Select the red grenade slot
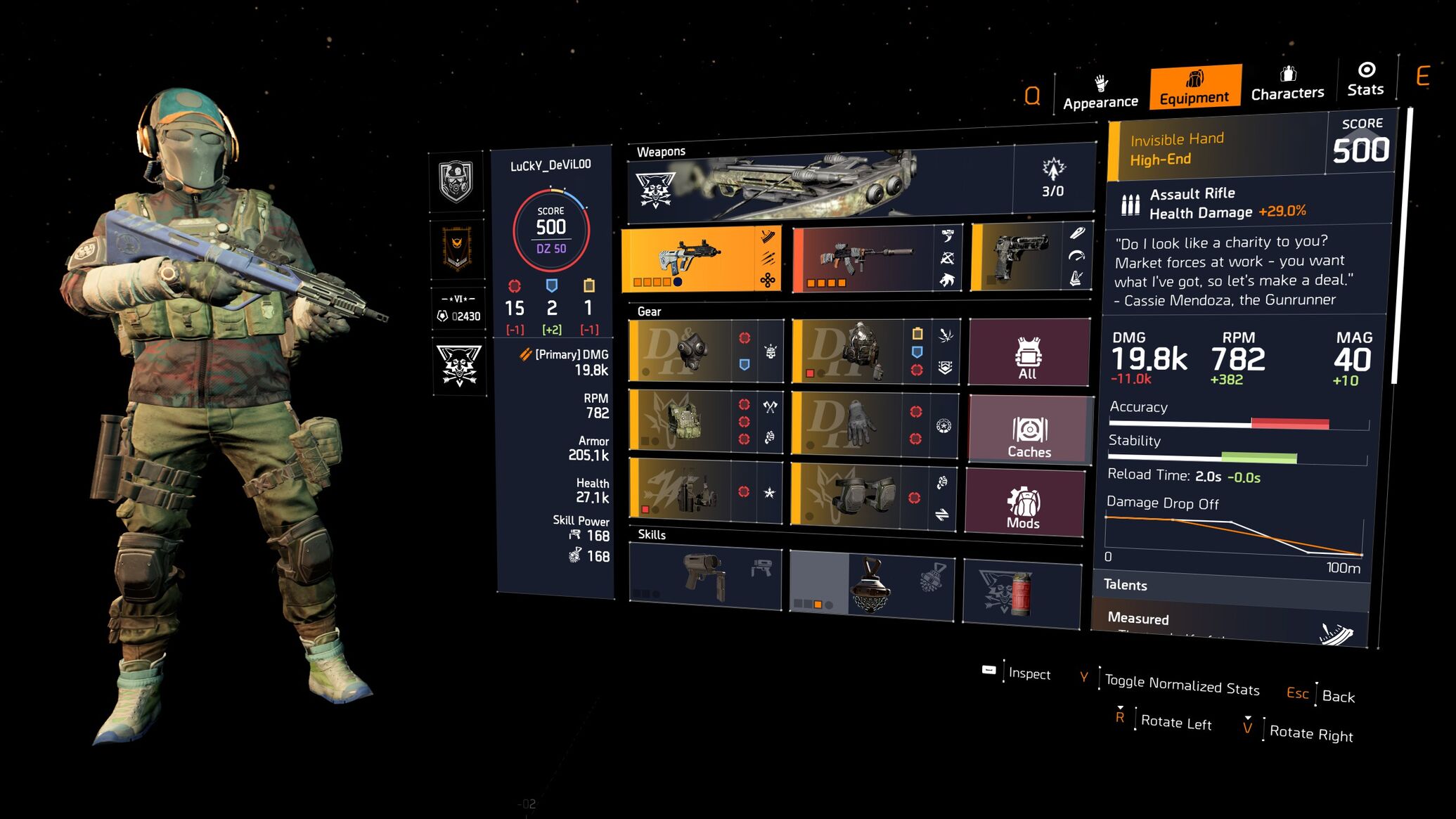The width and height of the screenshot is (1456, 819). 1021,593
